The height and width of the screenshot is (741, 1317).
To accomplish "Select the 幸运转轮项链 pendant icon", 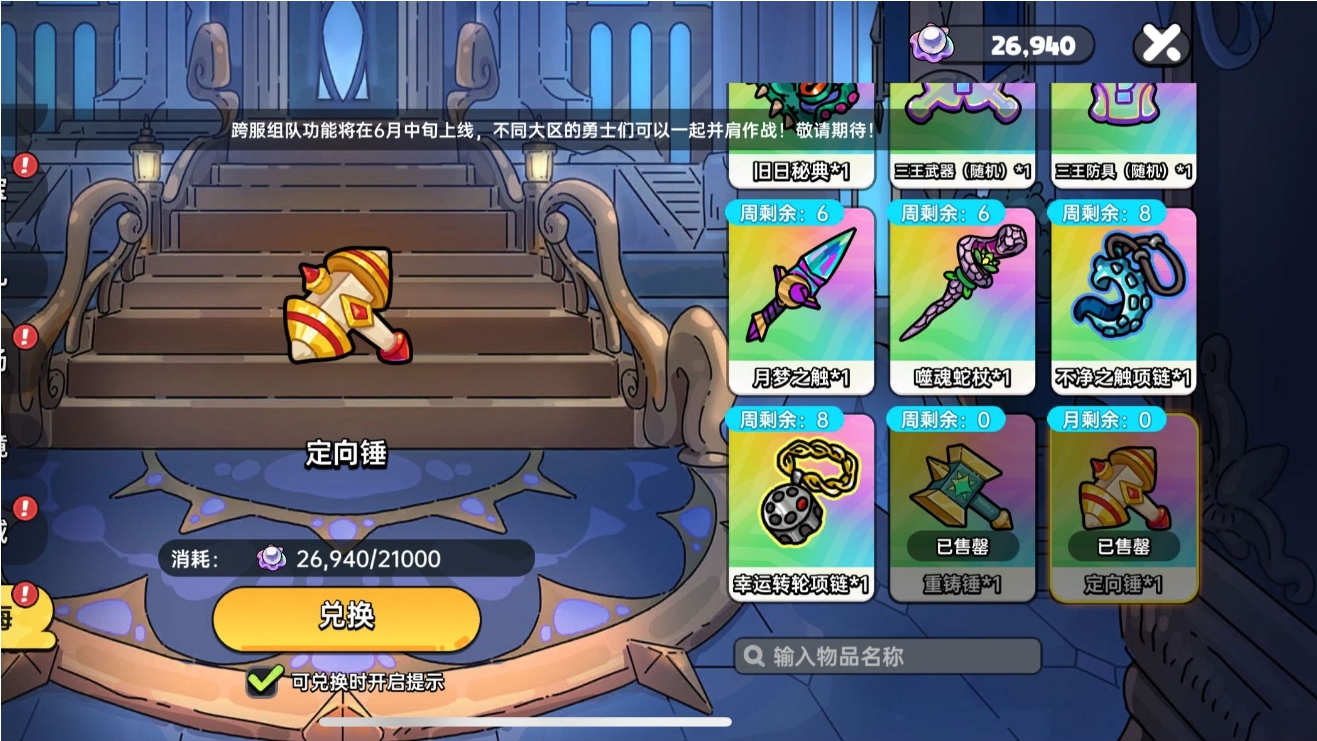I will 802,500.
